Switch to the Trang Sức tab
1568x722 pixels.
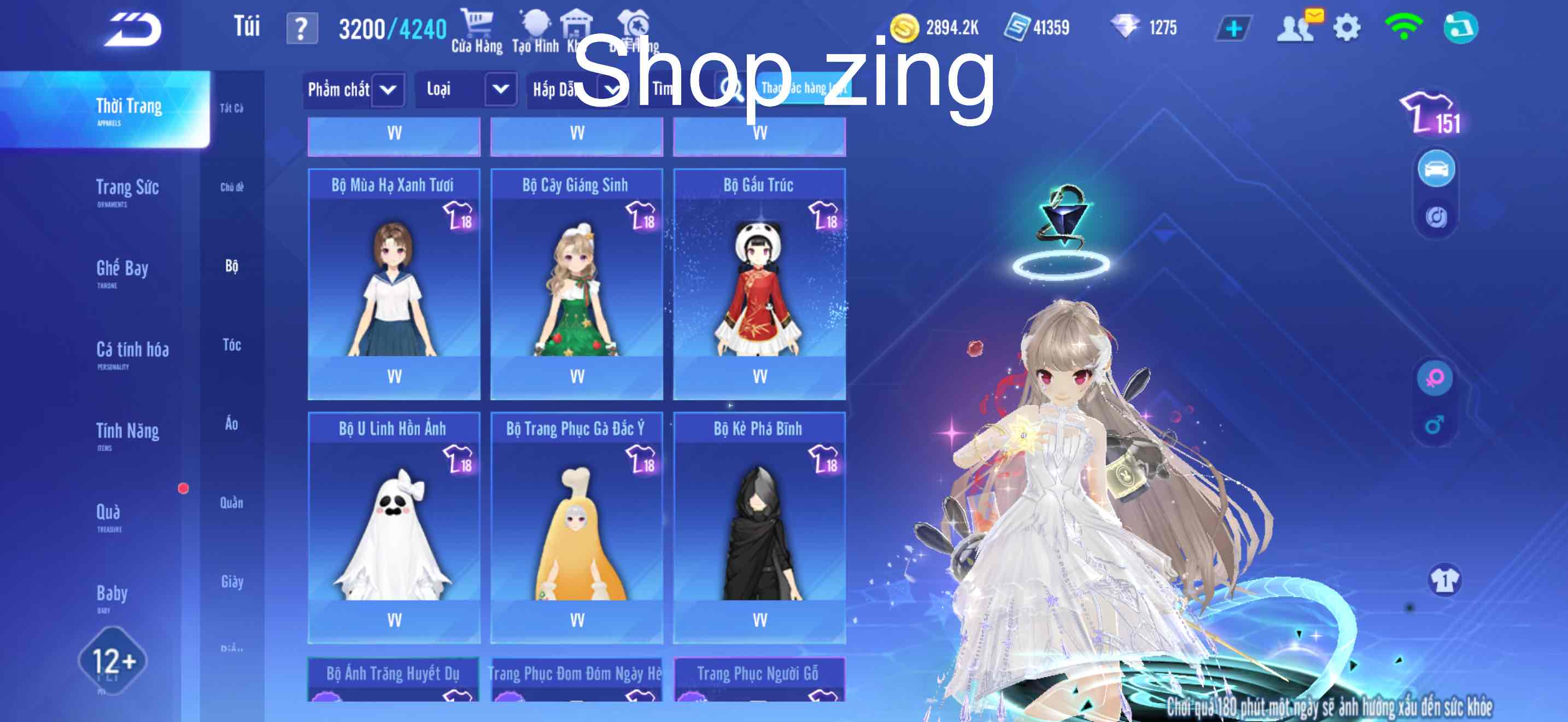pos(128,189)
